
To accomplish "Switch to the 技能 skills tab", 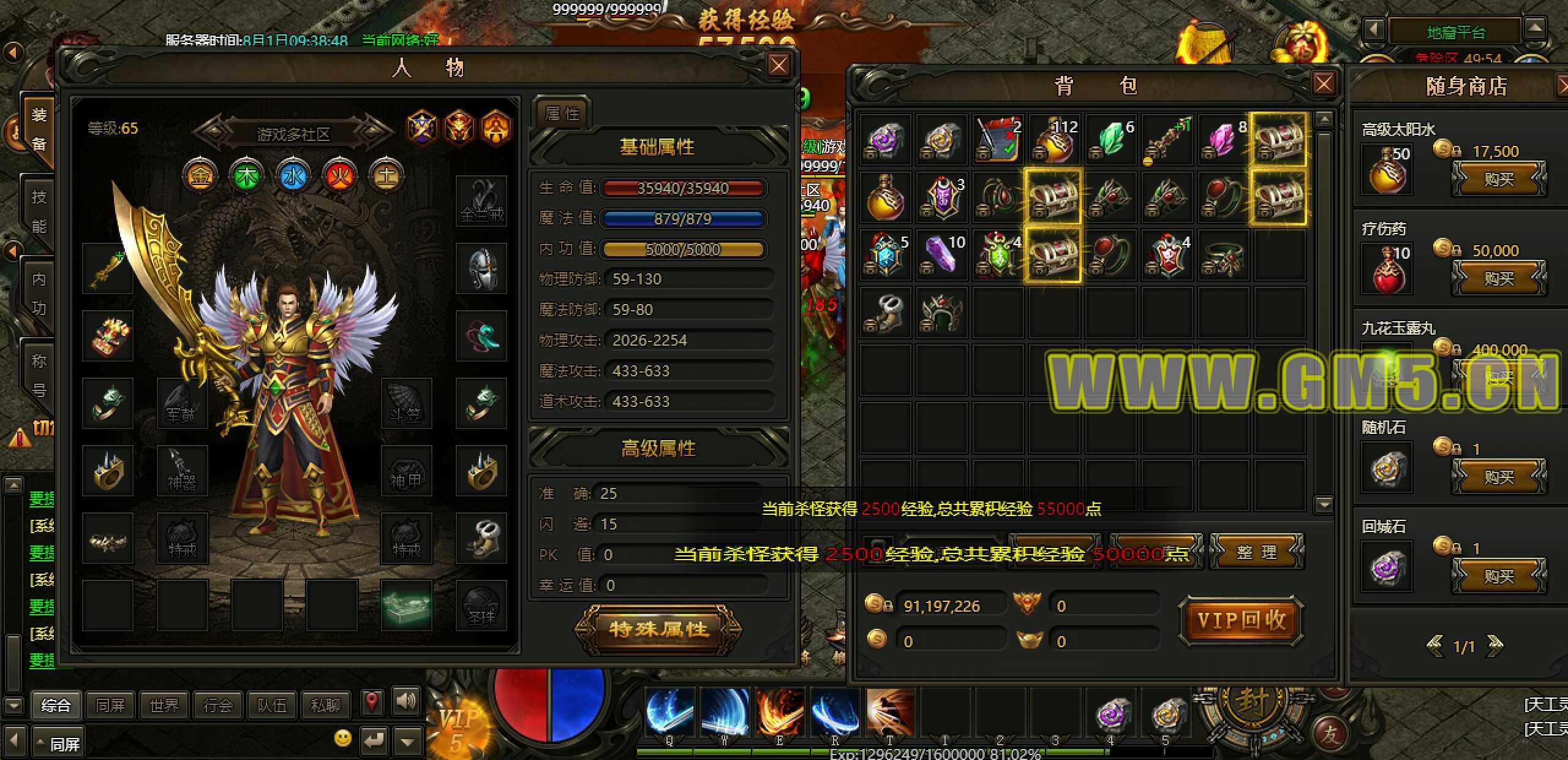I will point(39,211).
